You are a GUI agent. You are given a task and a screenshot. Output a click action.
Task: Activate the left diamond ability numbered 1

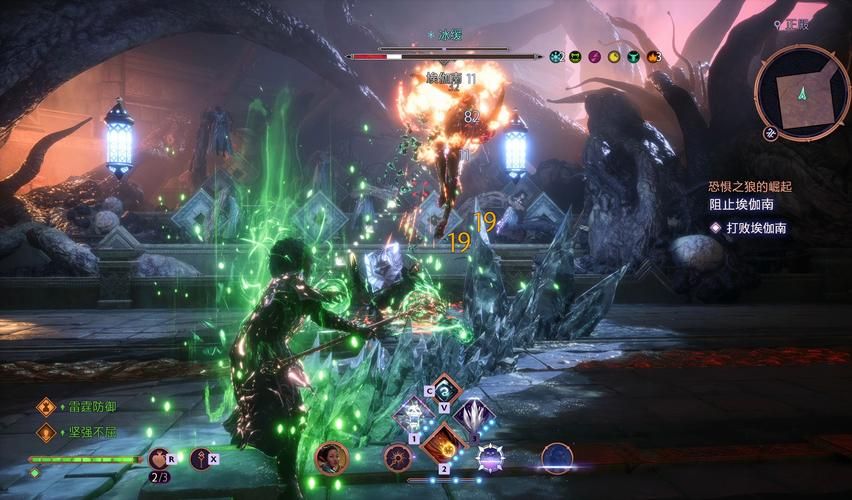pos(412,415)
